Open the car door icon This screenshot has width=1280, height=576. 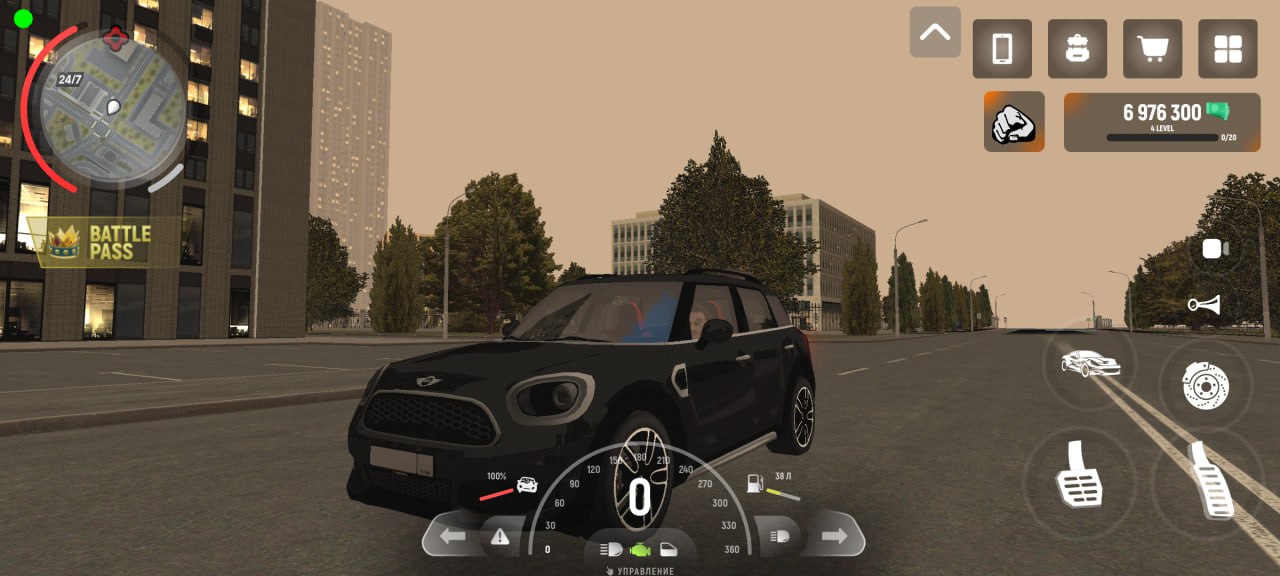click(x=669, y=550)
